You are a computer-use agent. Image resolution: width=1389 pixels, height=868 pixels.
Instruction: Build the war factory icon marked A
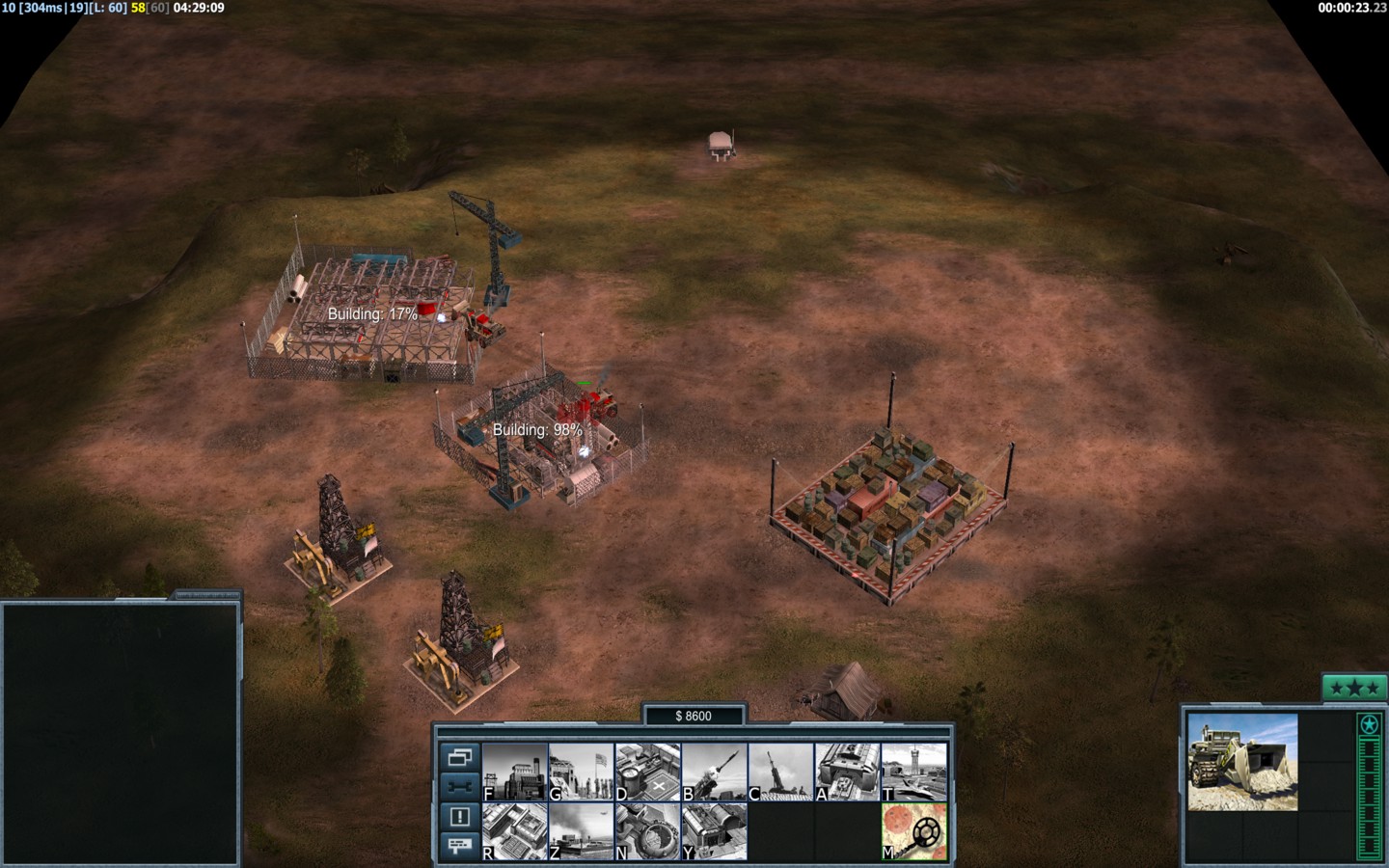point(848,772)
